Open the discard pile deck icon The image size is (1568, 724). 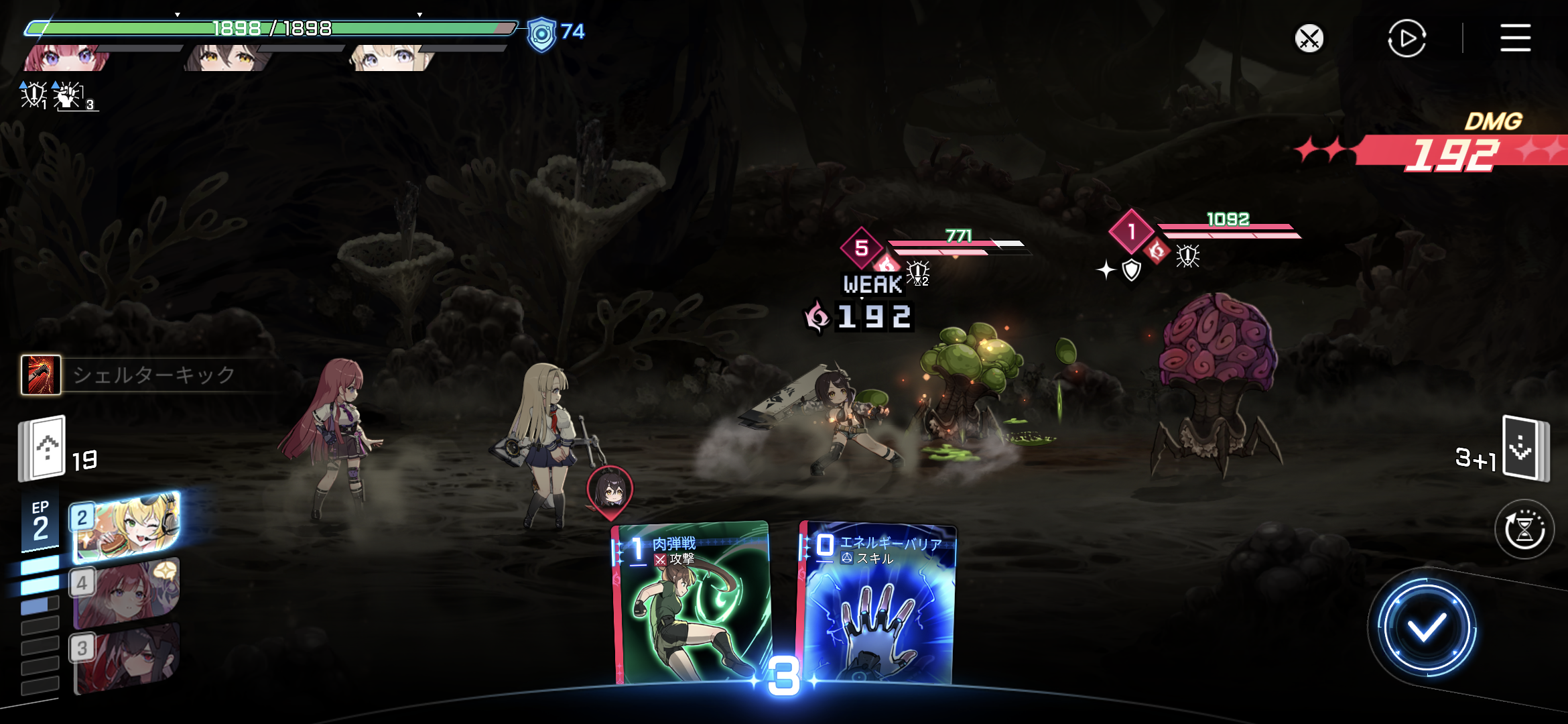click(x=1524, y=448)
